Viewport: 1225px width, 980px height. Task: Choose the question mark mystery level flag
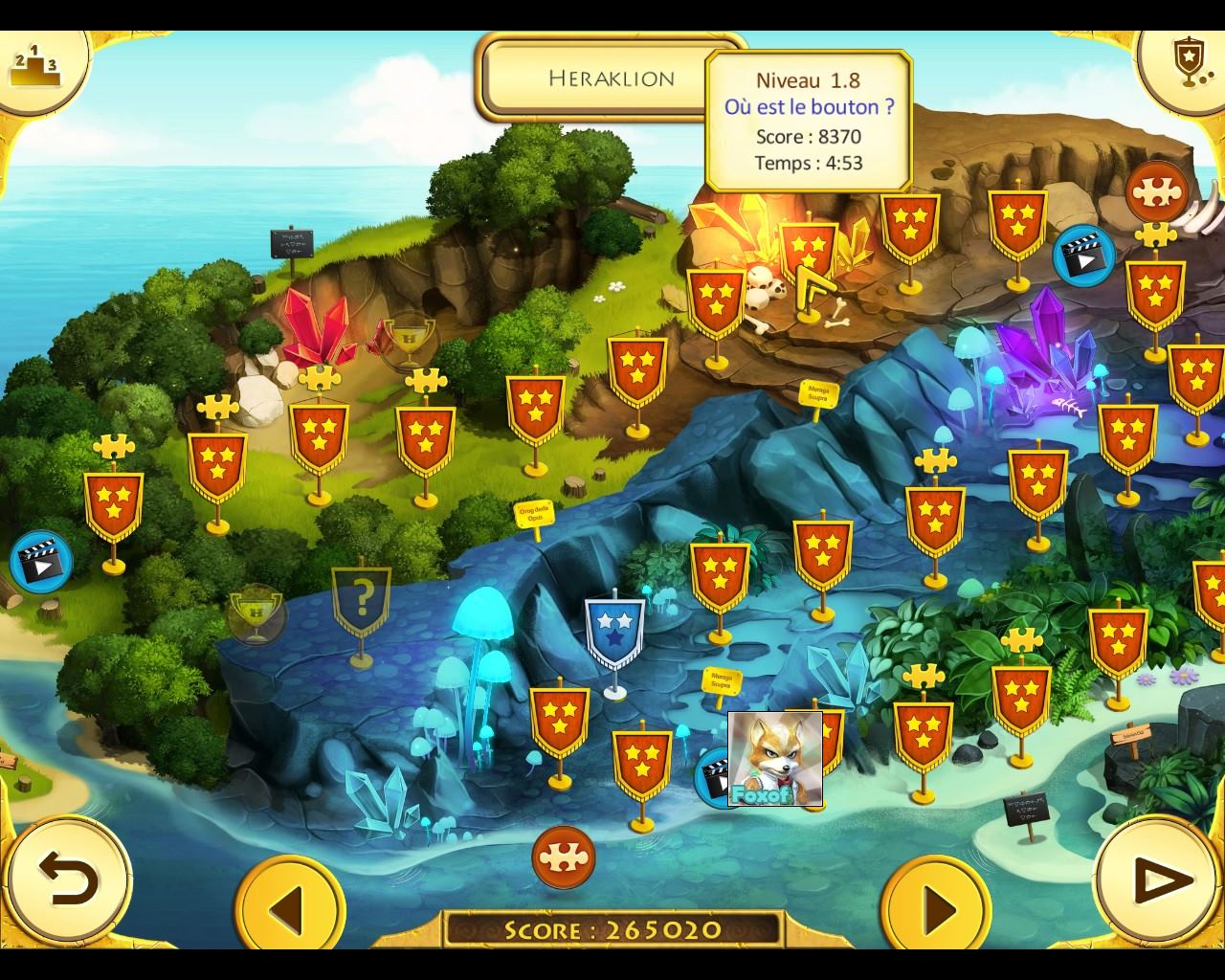(x=361, y=603)
